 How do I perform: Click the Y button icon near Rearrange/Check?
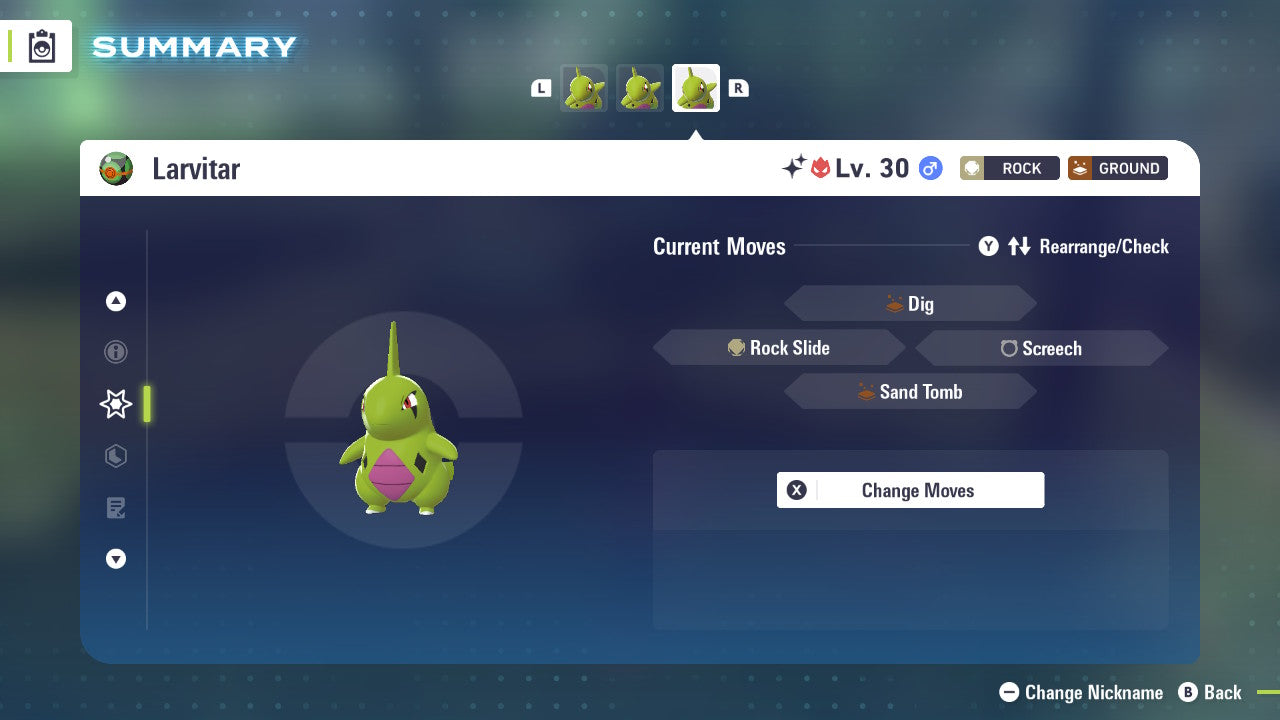[988, 246]
